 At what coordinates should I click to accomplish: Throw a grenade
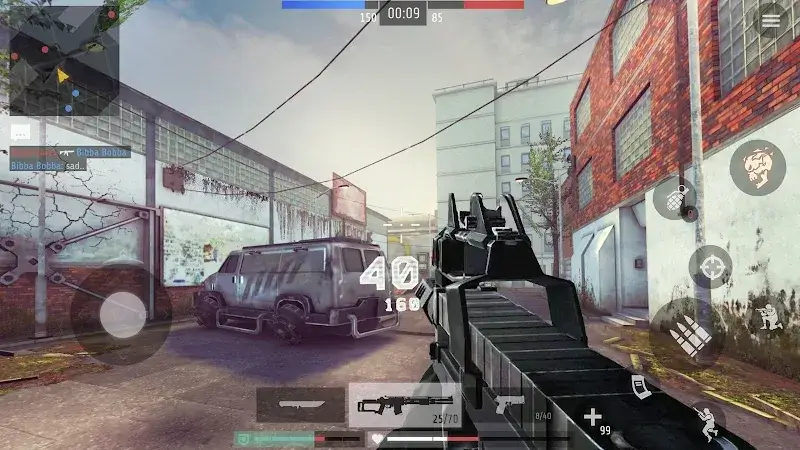coord(675,198)
